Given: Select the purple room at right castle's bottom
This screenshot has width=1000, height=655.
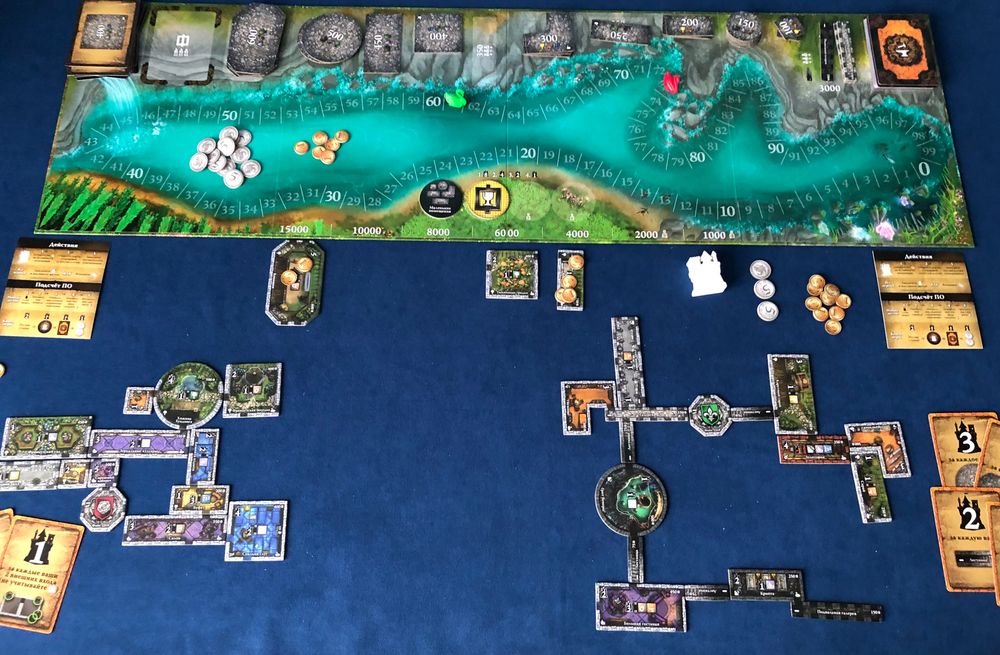Looking at the screenshot, I should pyautogui.click(x=640, y=605).
